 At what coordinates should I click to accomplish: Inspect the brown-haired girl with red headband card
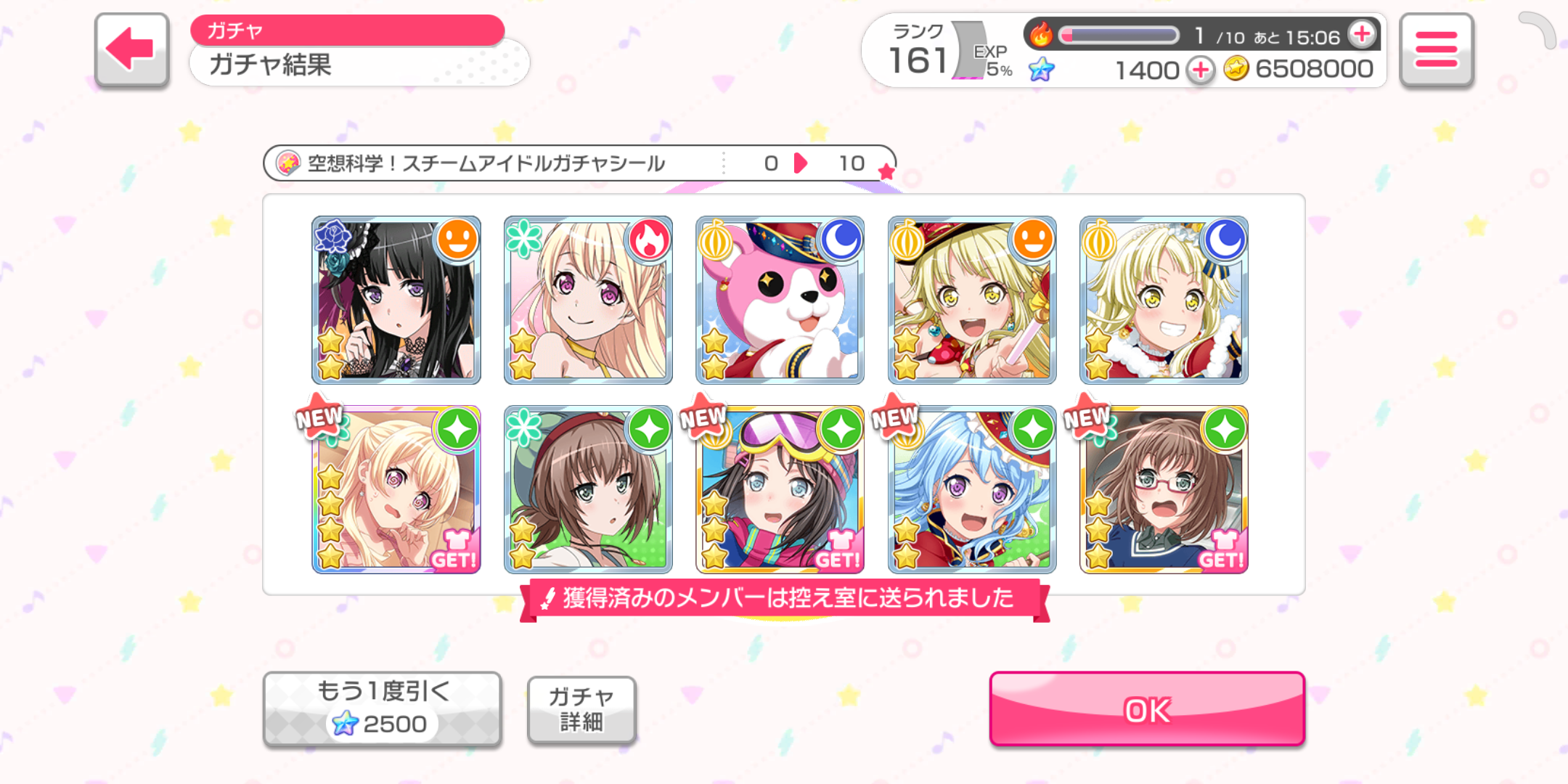(x=588, y=489)
